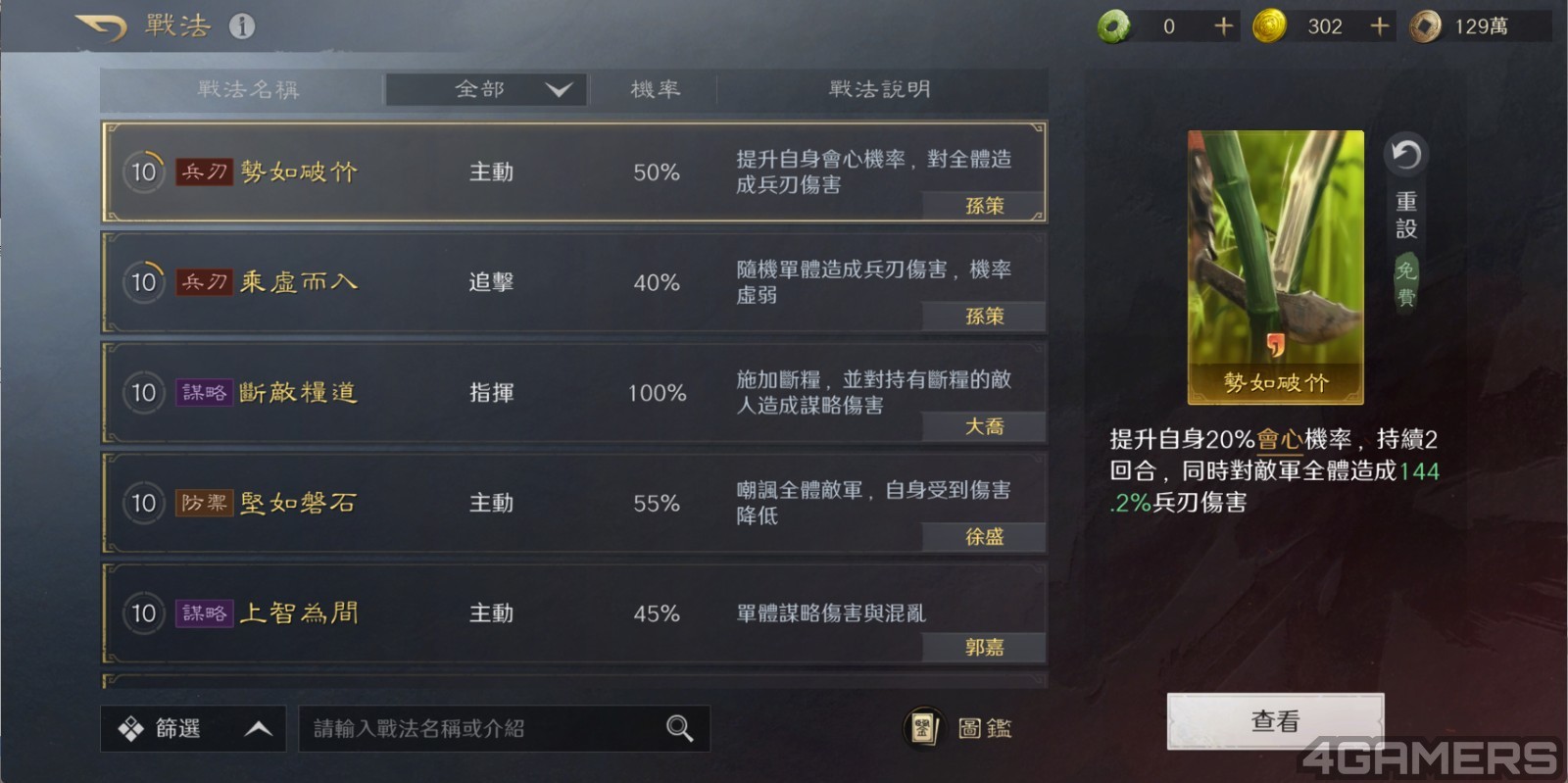Click the 重設 reset arrow icon
Image resolution: width=1568 pixels, height=783 pixels.
pyautogui.click(x=1406, y=154)
